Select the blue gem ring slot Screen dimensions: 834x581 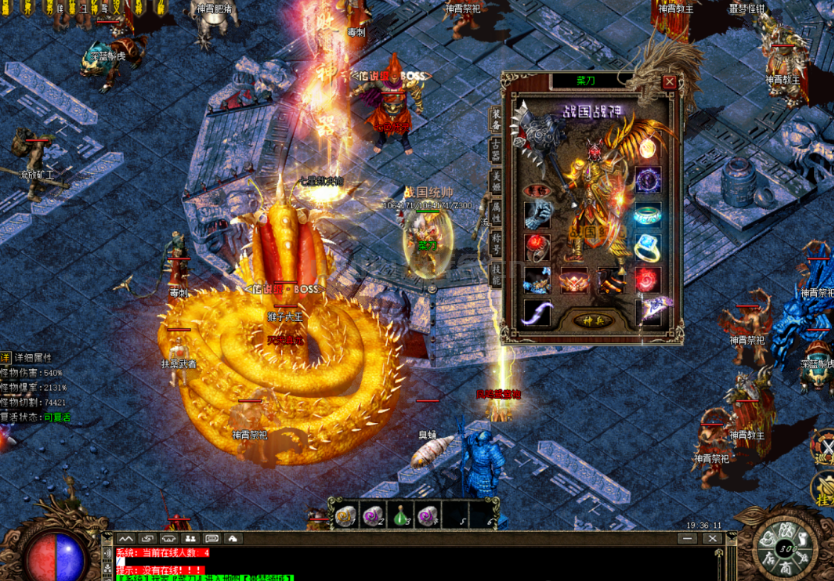648,246
